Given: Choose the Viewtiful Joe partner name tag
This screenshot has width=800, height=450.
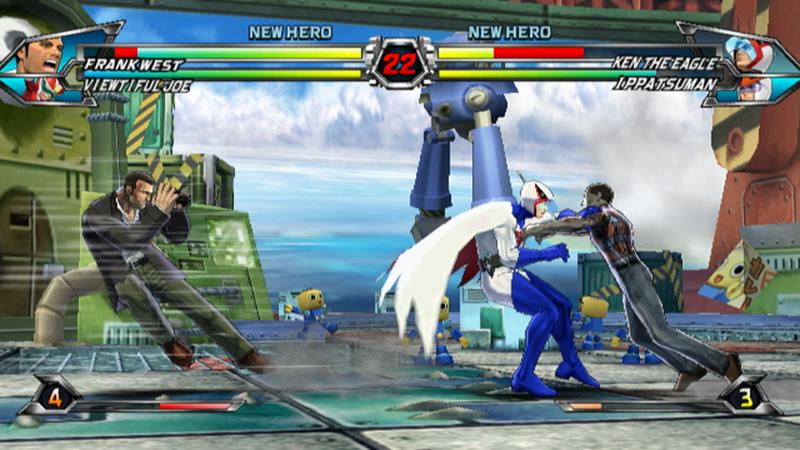Looking at the screenshot, I should (x=138, y=86).
